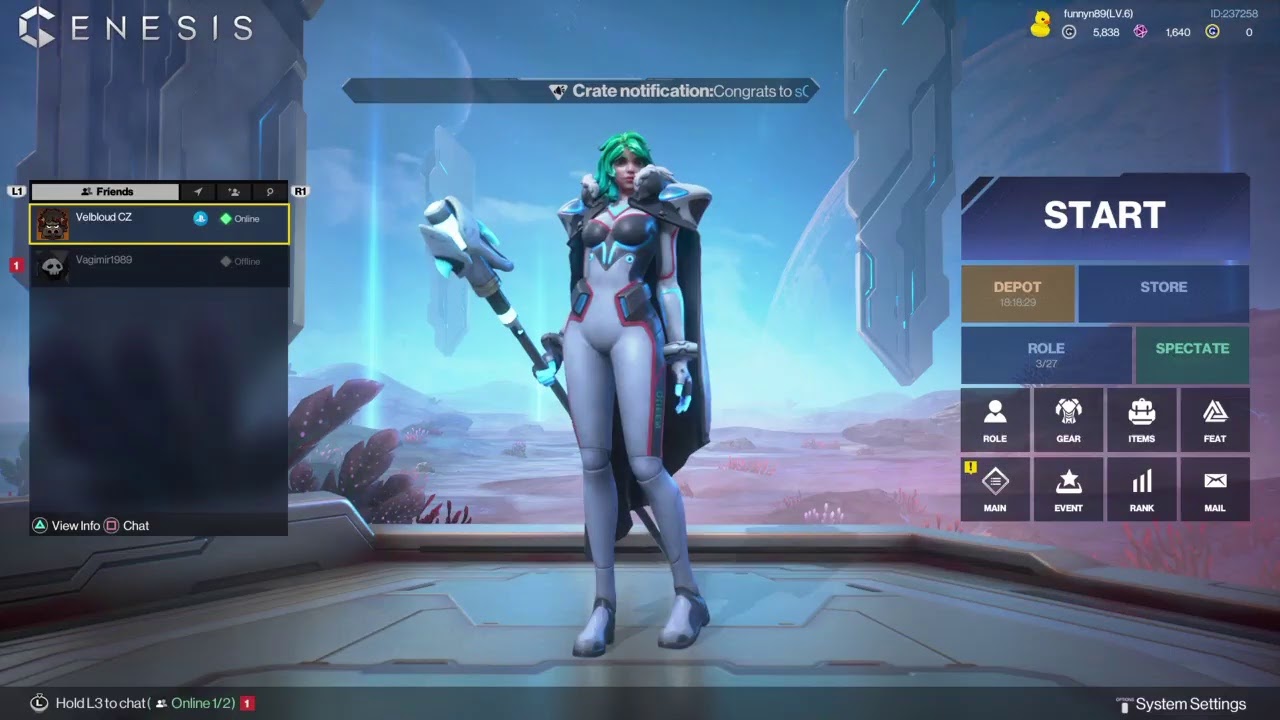View the Rank leaderboard tile

pyautogui.click(x=1141, y=489)
